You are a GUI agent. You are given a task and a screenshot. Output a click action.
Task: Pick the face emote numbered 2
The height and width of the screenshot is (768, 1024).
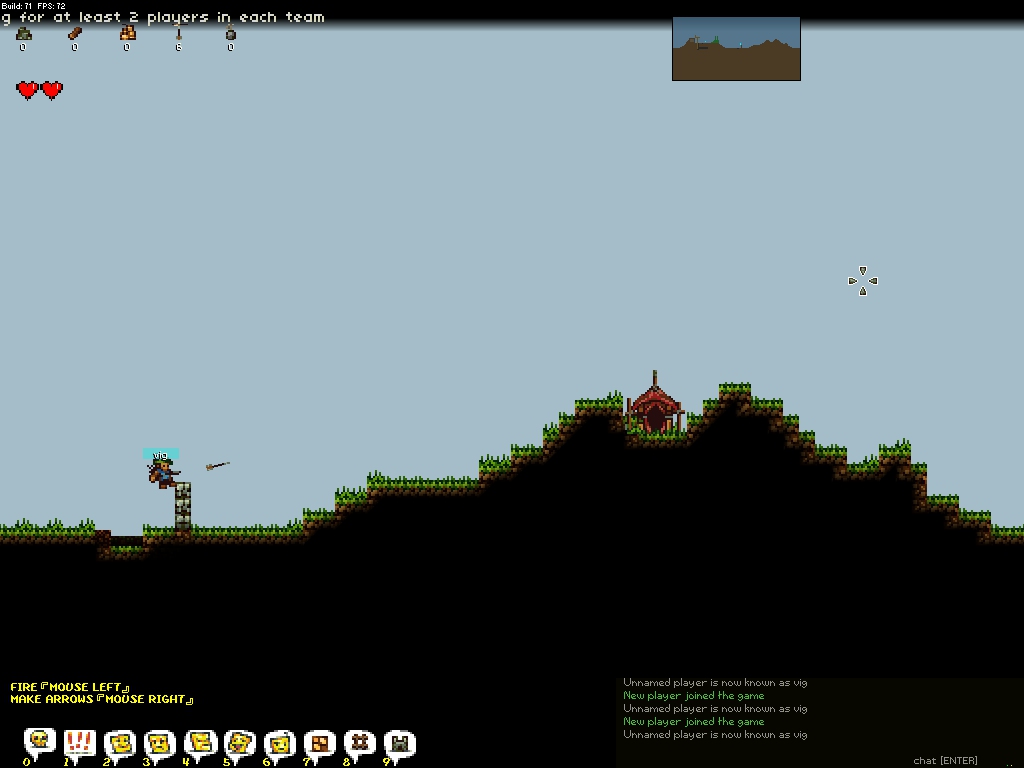click(119, 742)
